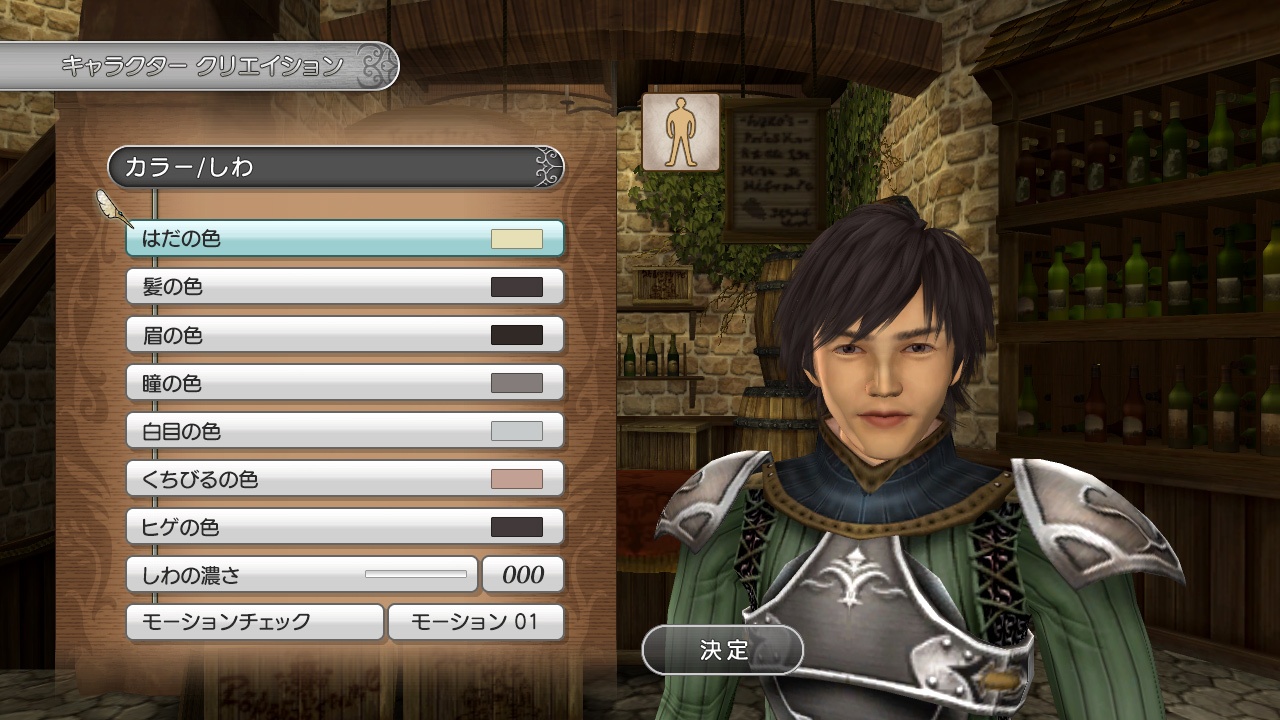Click the モーションチェック motion check button
The height and width of the screenshot is (720, 1280).
click(x=255, y=621)
